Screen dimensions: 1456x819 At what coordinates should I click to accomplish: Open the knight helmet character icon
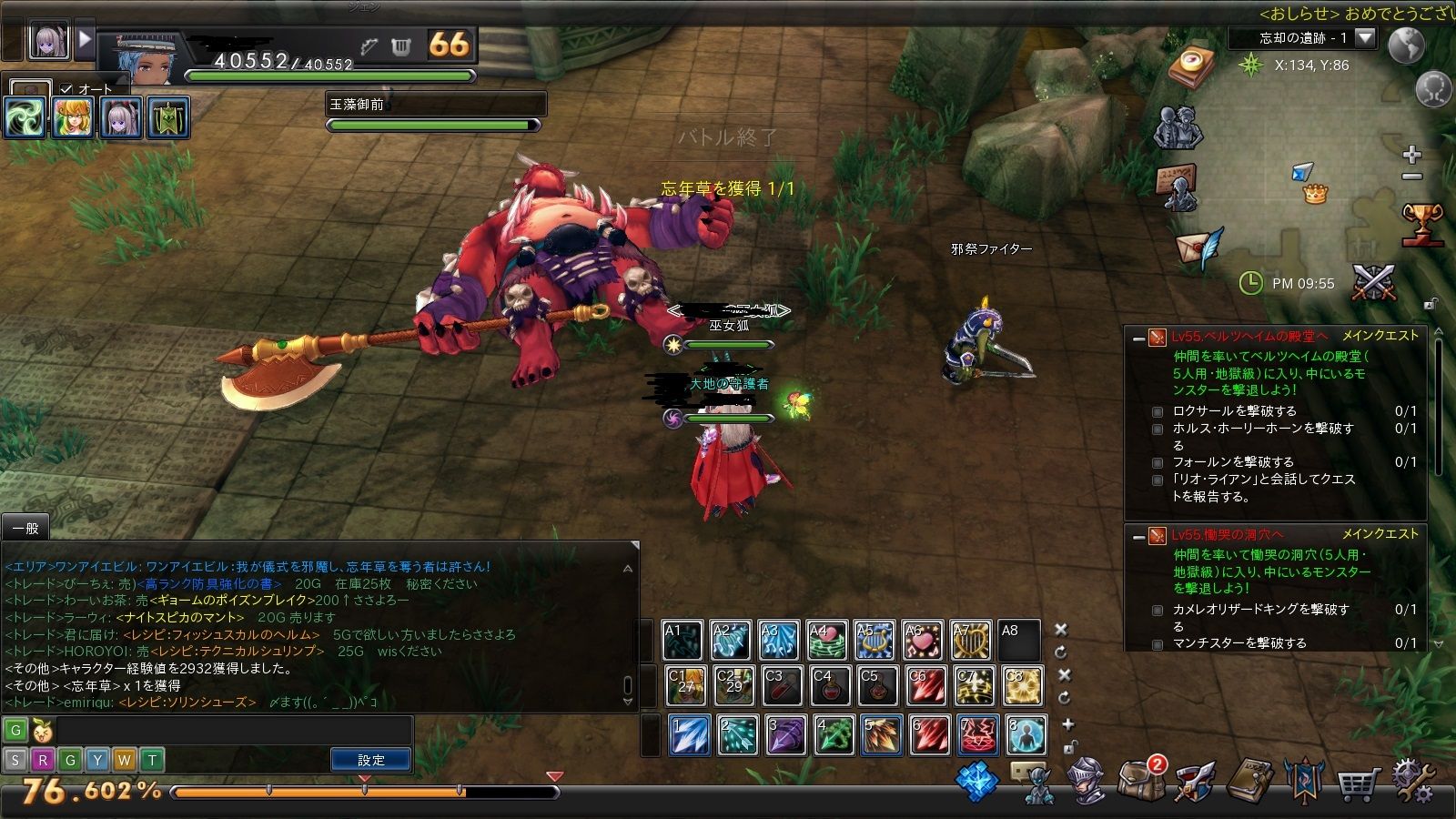tap(1087, 781)
